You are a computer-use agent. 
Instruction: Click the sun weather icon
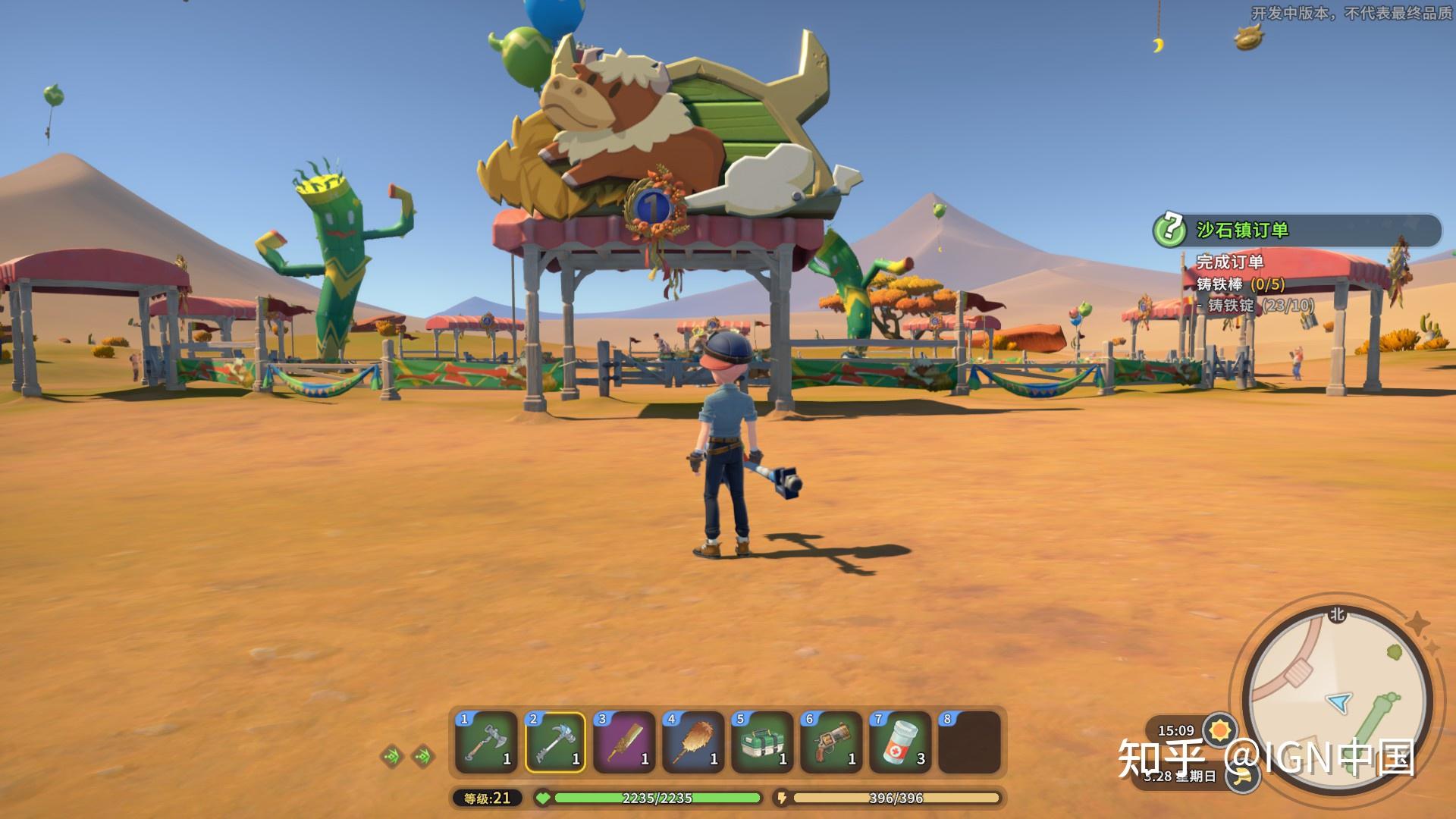coord(1219,730)
